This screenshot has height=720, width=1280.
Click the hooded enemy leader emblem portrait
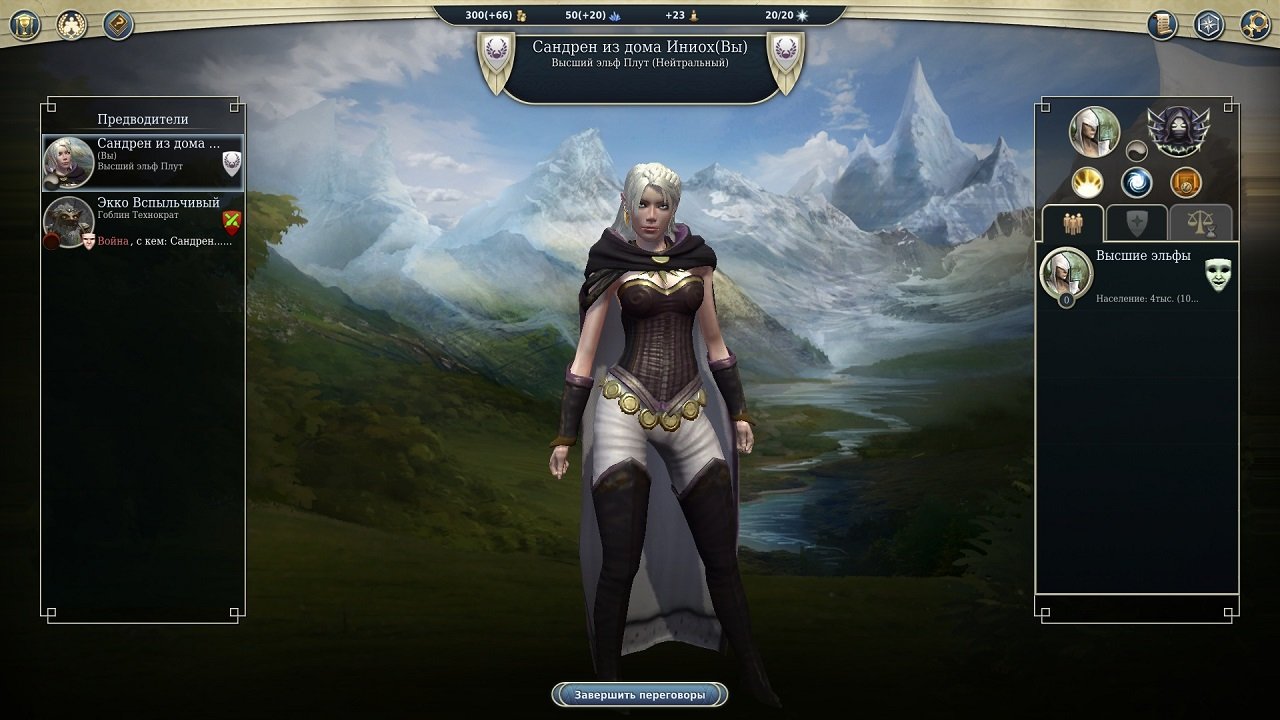(1178, 131)
